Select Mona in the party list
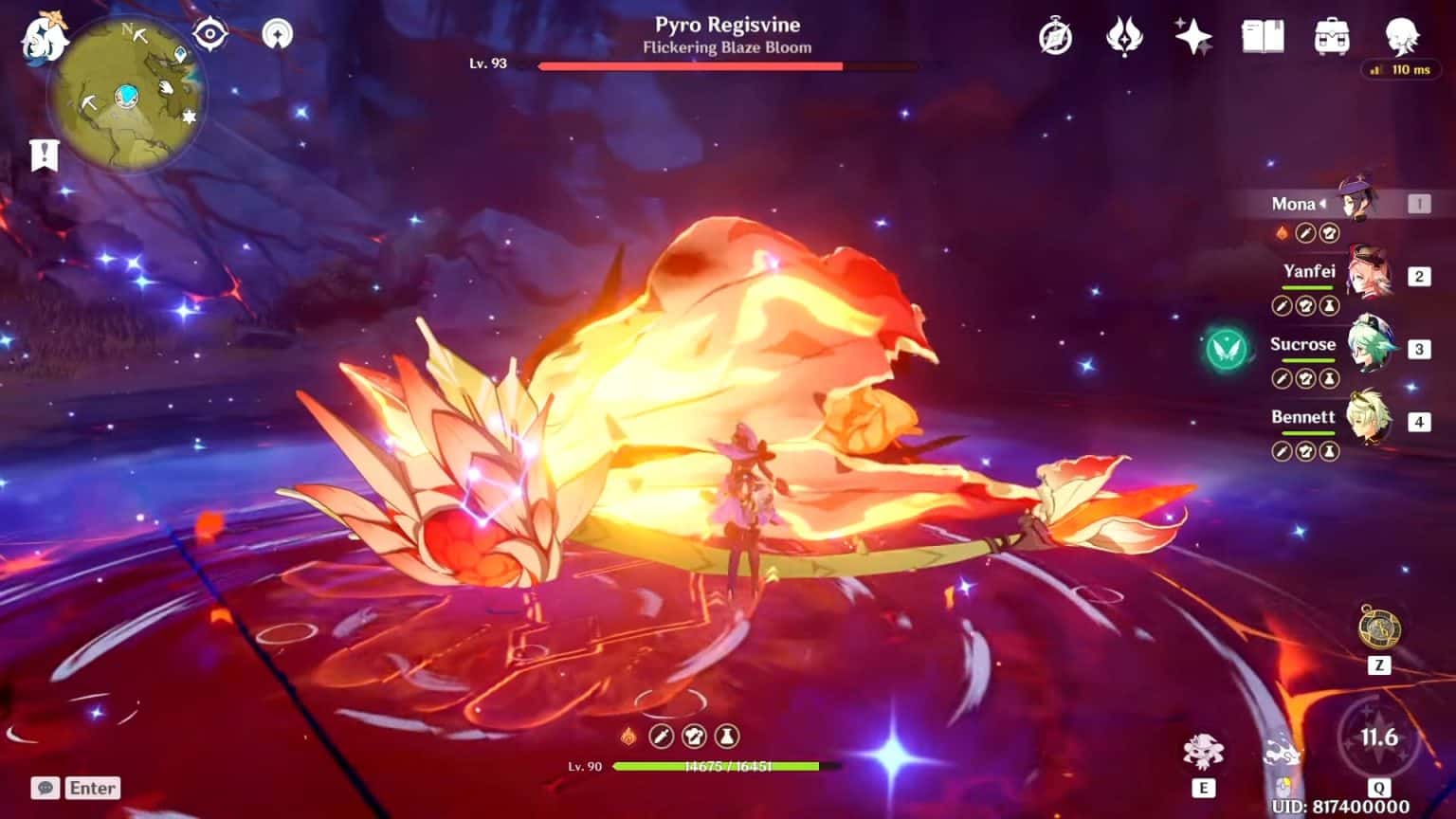Image resolution: width=1456 pixels, height=819 pixels. point(1357,203)
